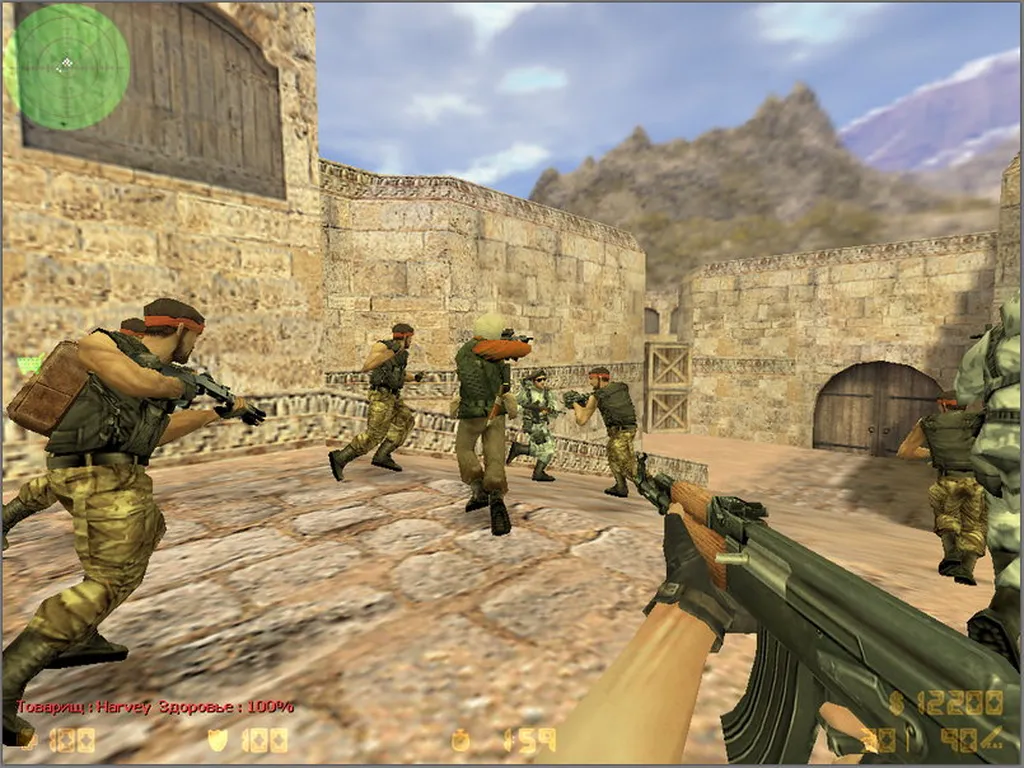The image size is (1024, 768).
Task: Click the green circular radar
Action: click(68, 67)
